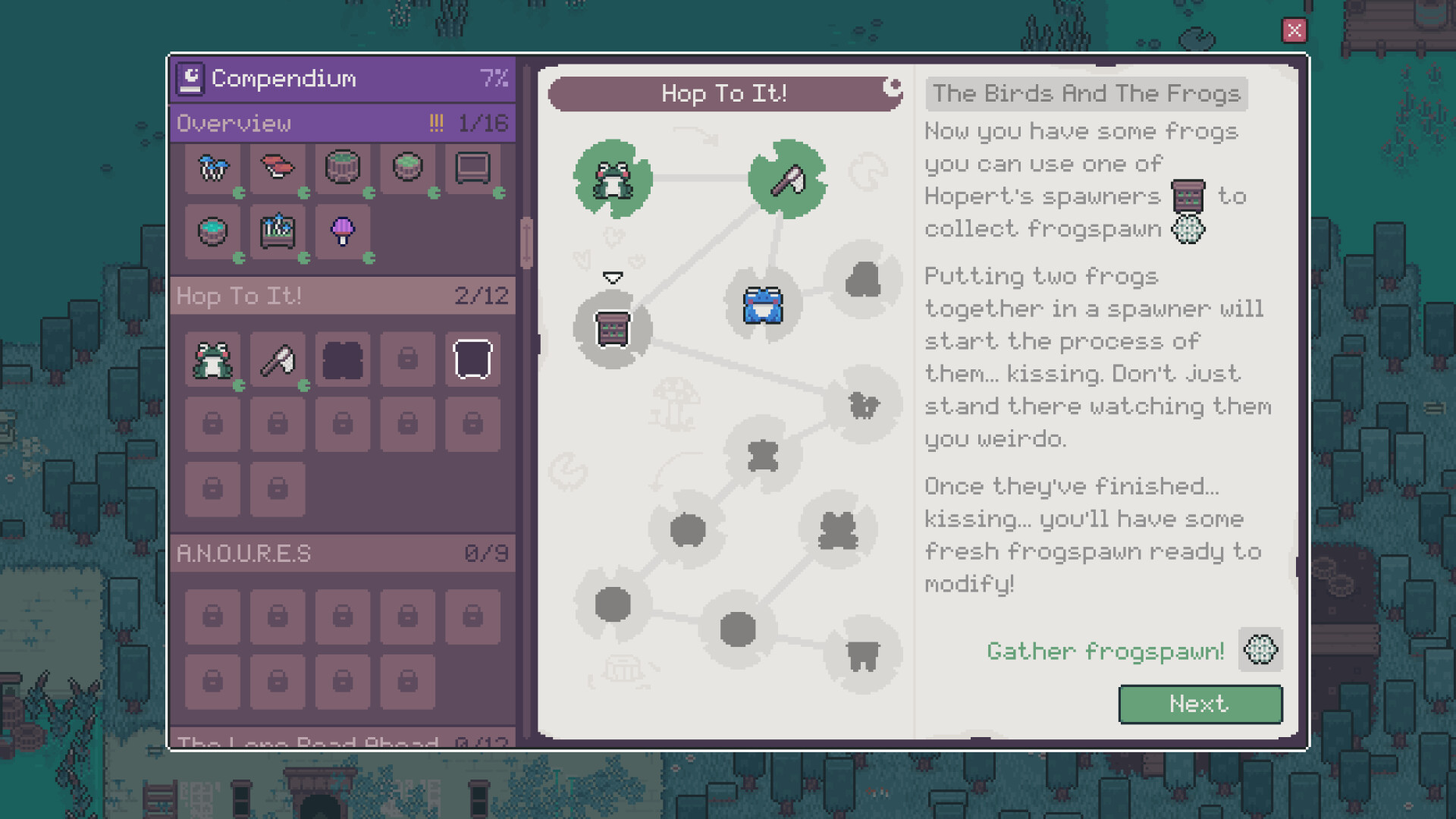The width and height of the screenshot is (1456, 819).
Task: Click the moon icon on the Compendium header
Action: [191, 77]
